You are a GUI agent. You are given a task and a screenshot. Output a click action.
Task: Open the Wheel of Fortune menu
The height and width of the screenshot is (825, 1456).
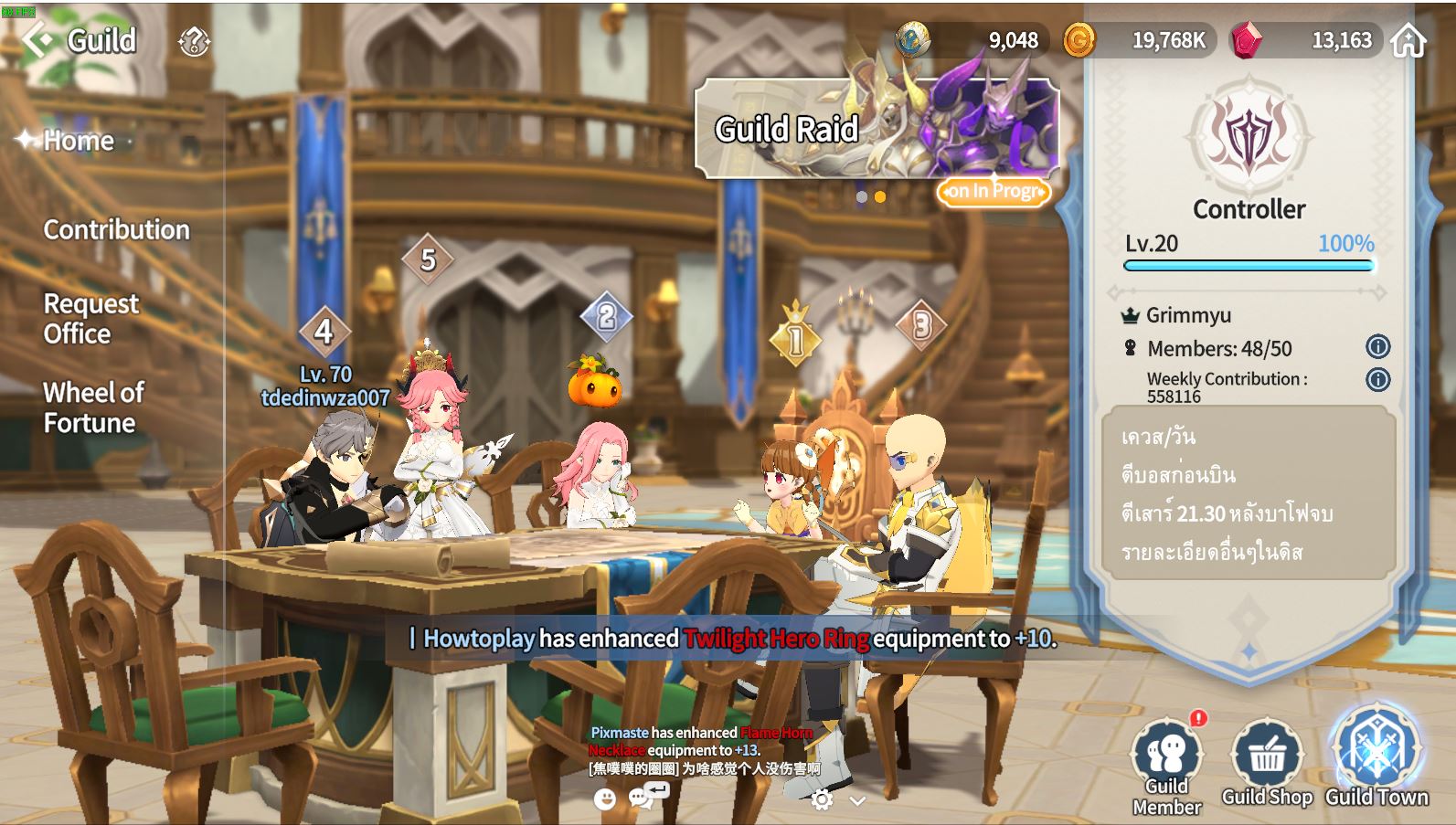tap(92, 407)
